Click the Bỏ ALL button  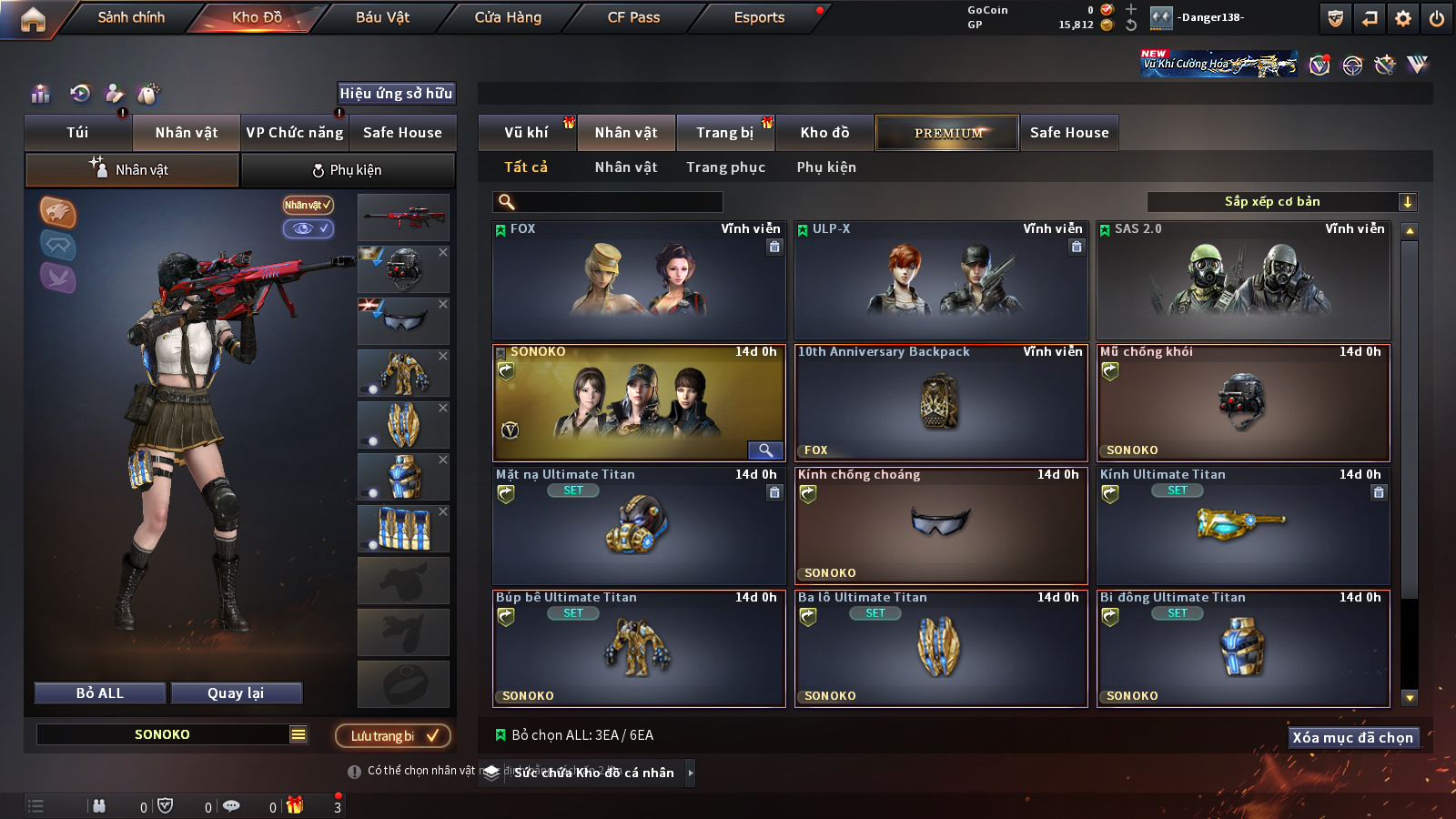click(x=100, y=693)
